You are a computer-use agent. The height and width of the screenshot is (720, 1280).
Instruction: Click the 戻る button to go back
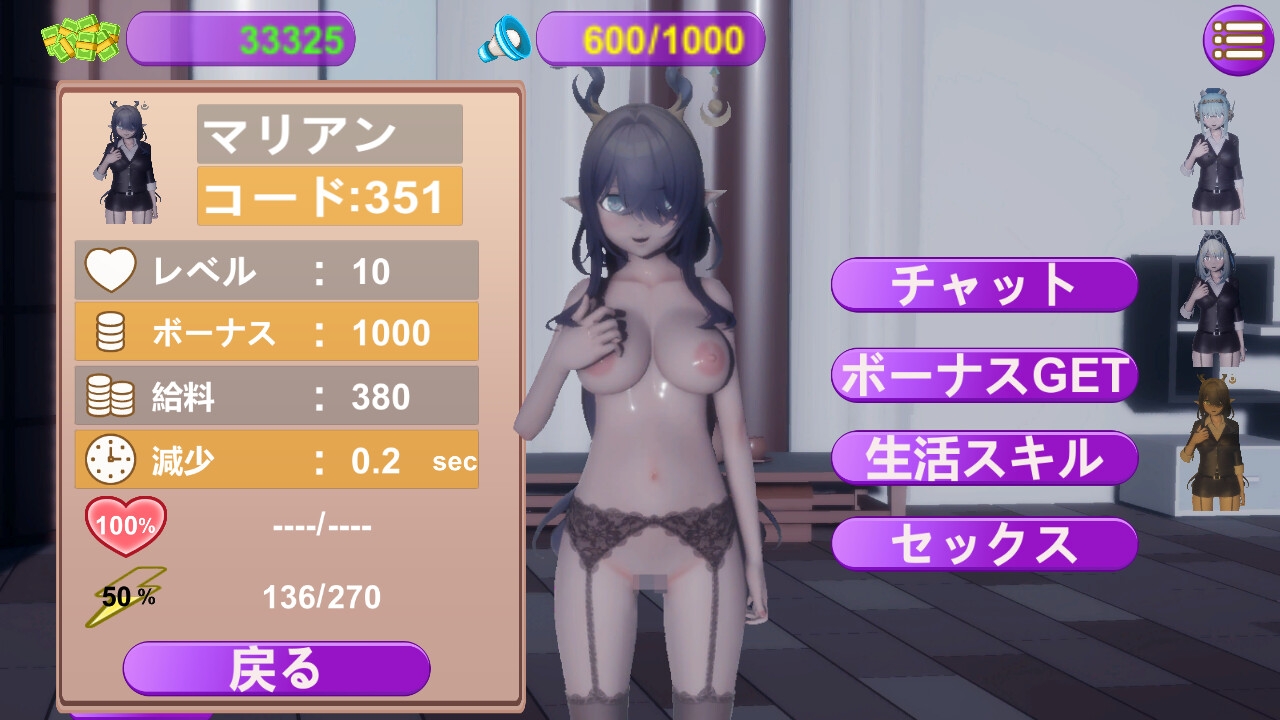[x=276, y=668]
